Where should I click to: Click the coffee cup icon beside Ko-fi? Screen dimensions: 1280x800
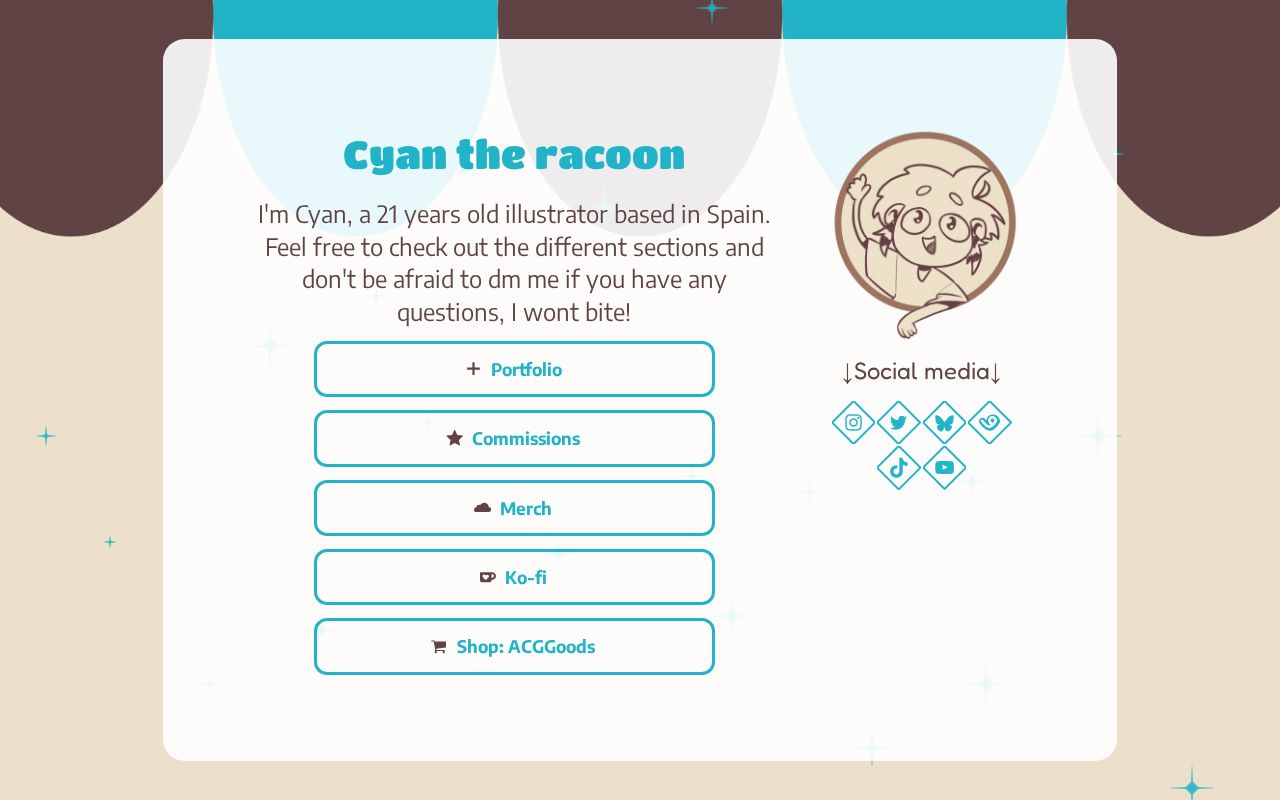(x=488, y=577)
